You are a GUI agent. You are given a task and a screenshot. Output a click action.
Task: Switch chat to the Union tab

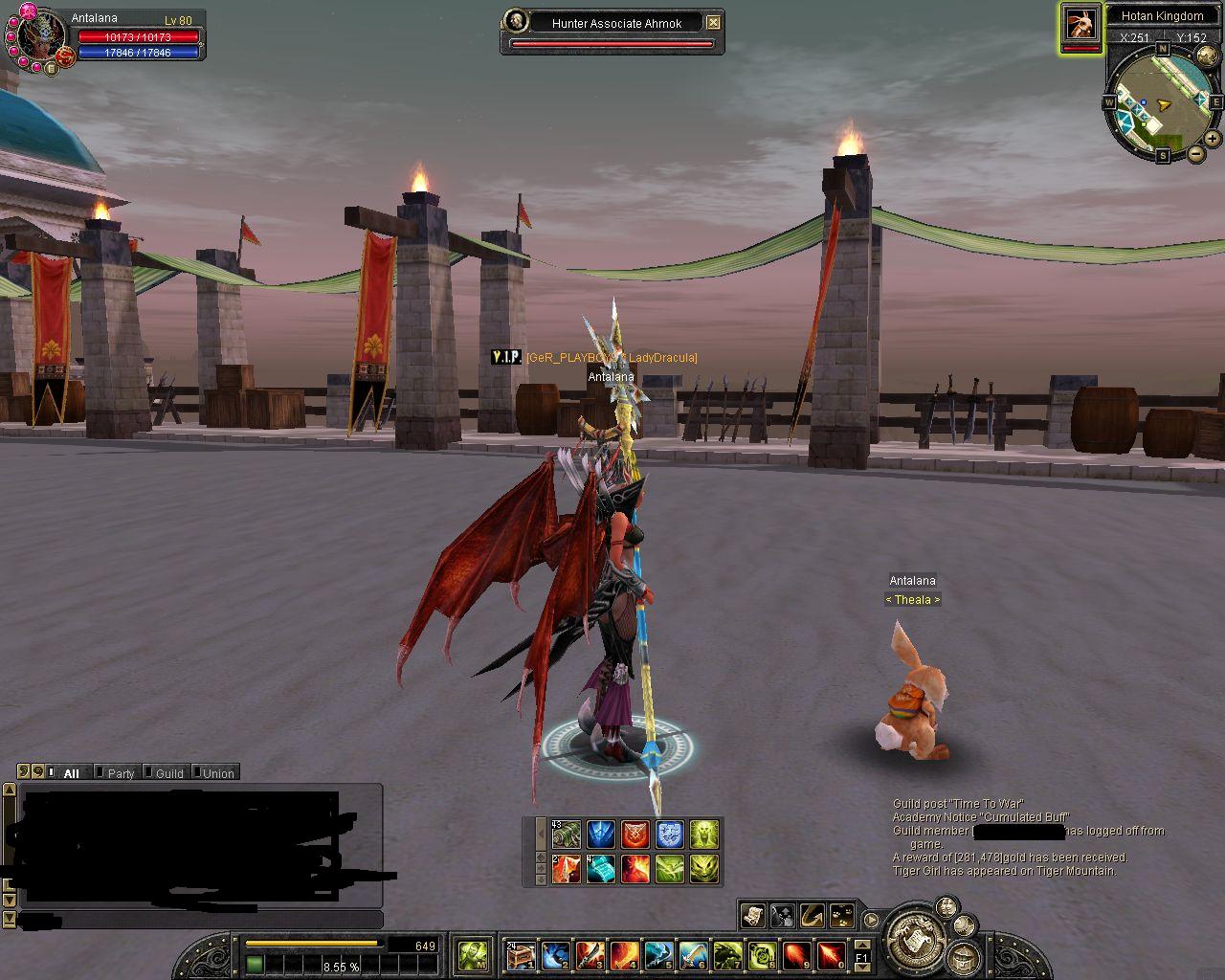[x=217, y=773]
